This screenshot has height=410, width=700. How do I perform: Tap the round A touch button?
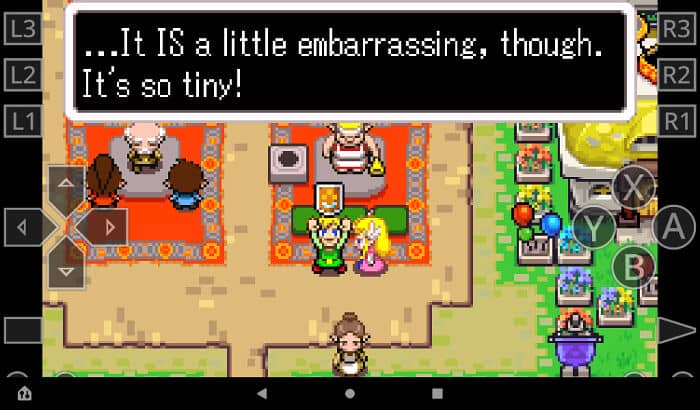[673, 228]
